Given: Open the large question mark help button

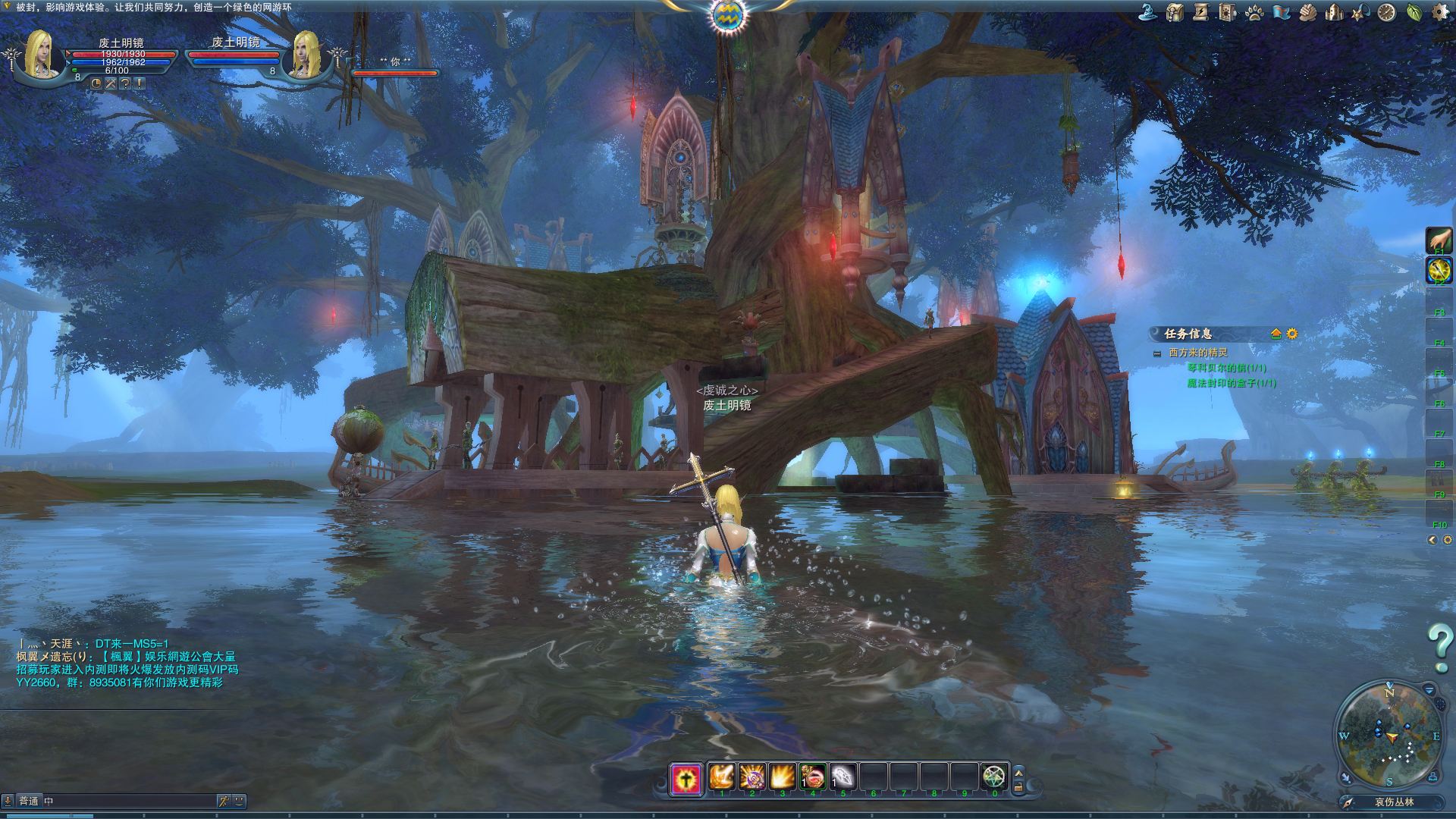Looking at the screenshot, I should 1439,643.
